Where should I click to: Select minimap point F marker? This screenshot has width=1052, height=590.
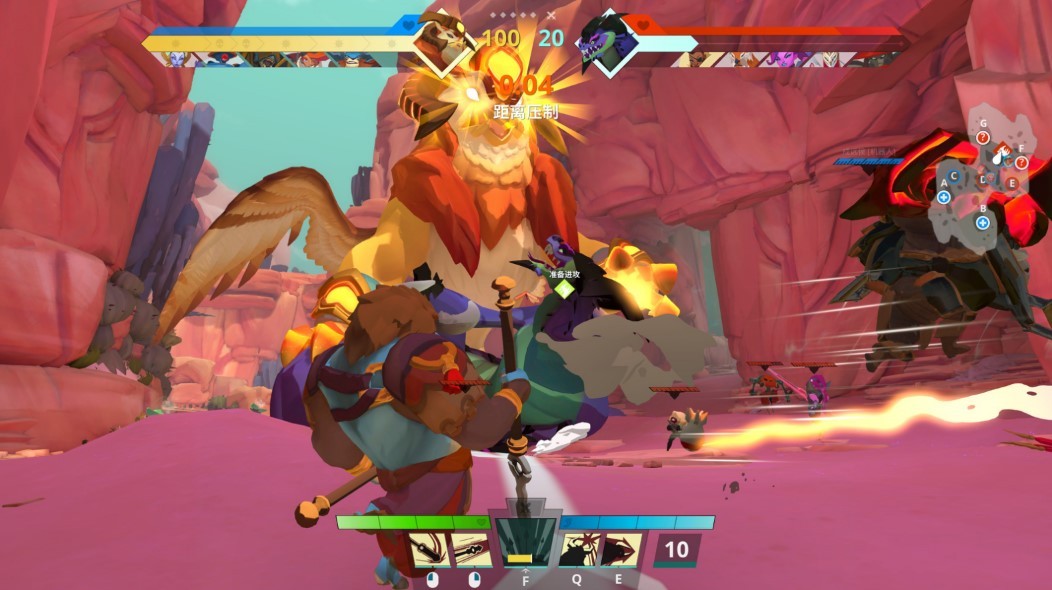pyautogui.click(x=1021, y=162)
